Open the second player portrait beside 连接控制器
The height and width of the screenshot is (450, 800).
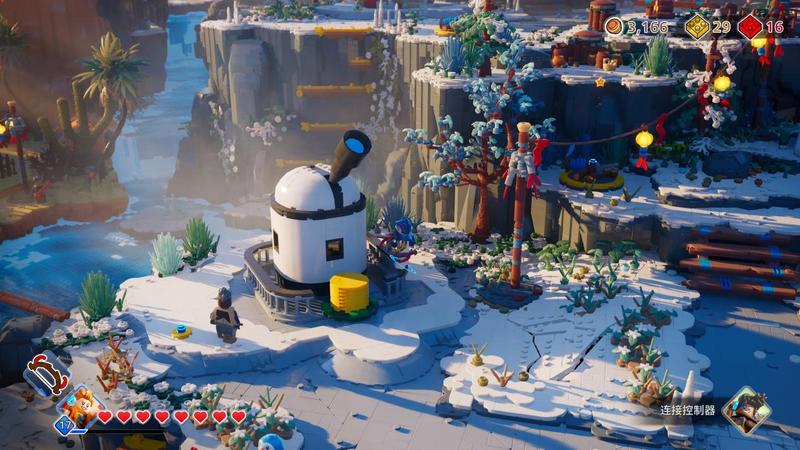coord(747,409)
